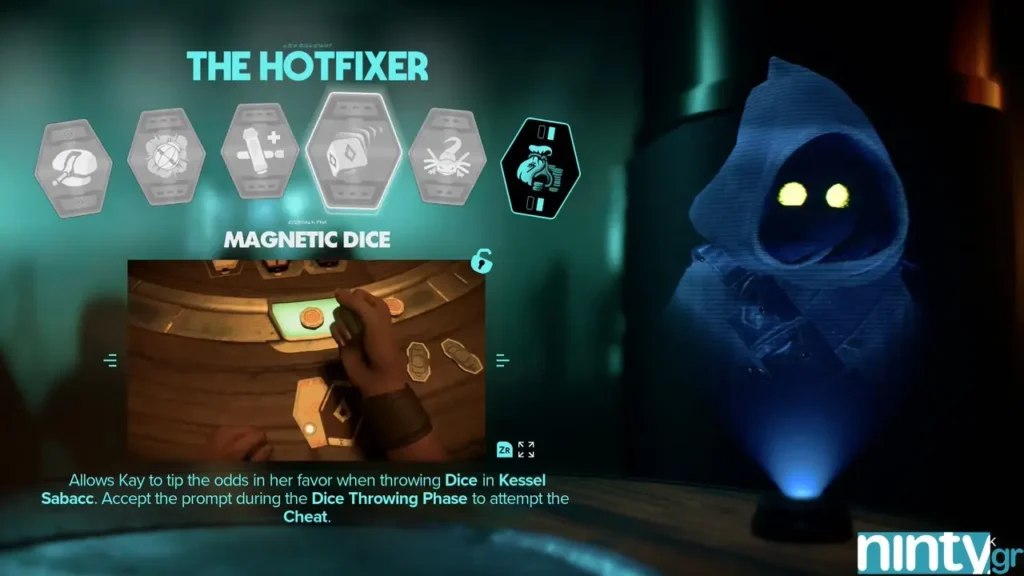
Task: Select the highlighted Magnetic Dice ability hexagon
Action: pos(353,153)
